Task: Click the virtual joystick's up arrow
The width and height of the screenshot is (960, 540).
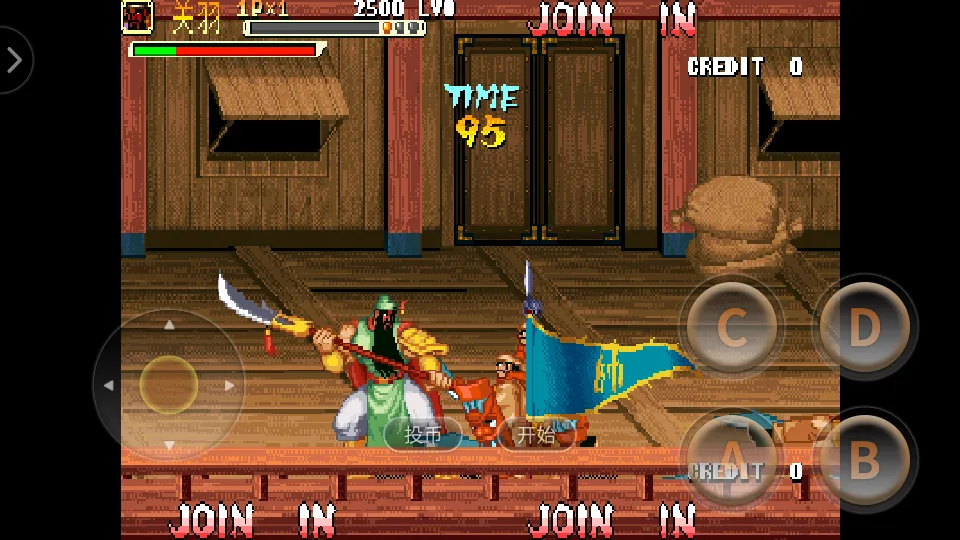Action: [169, 325]
